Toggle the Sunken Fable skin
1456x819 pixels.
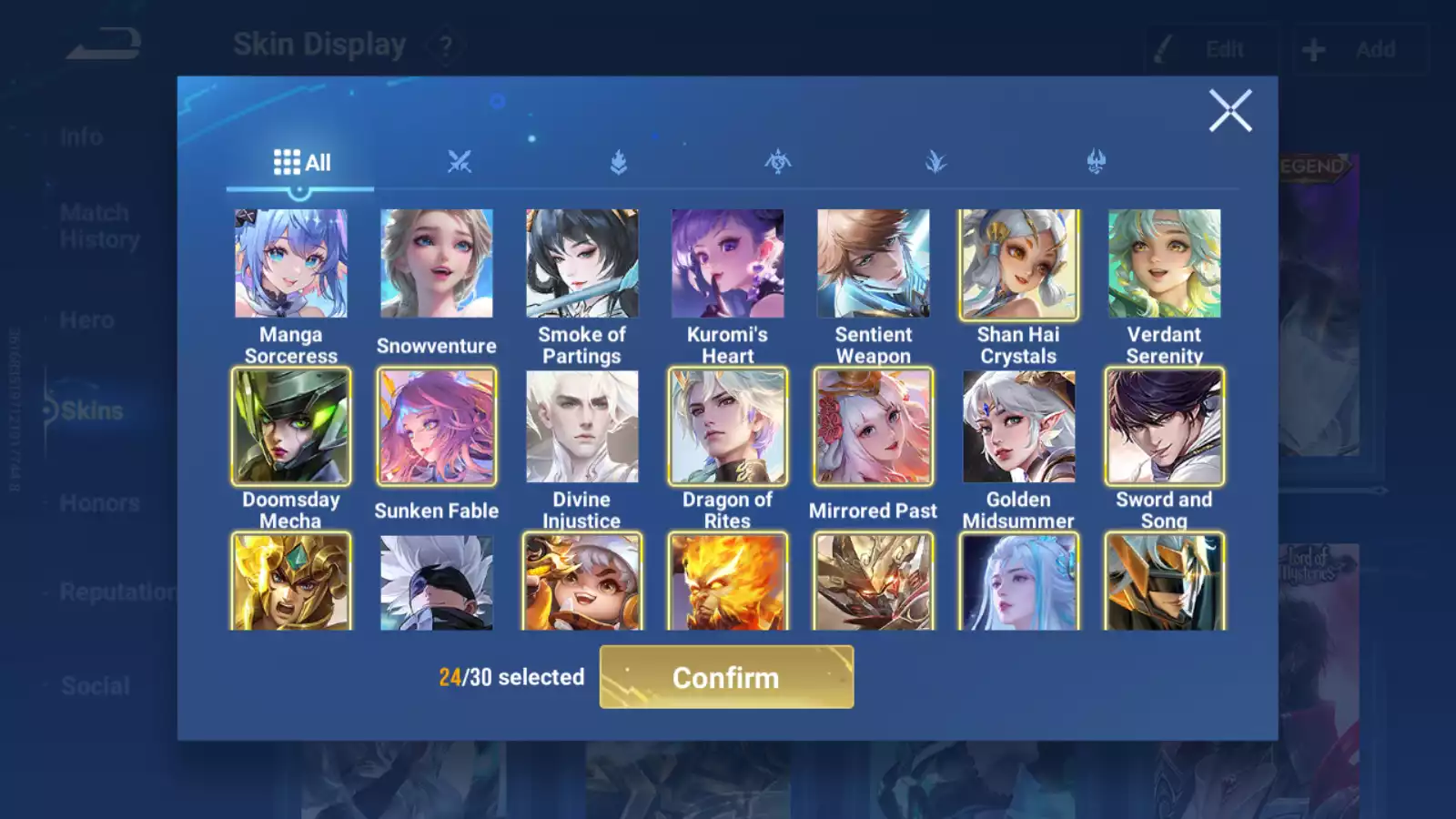click(437, 426)
